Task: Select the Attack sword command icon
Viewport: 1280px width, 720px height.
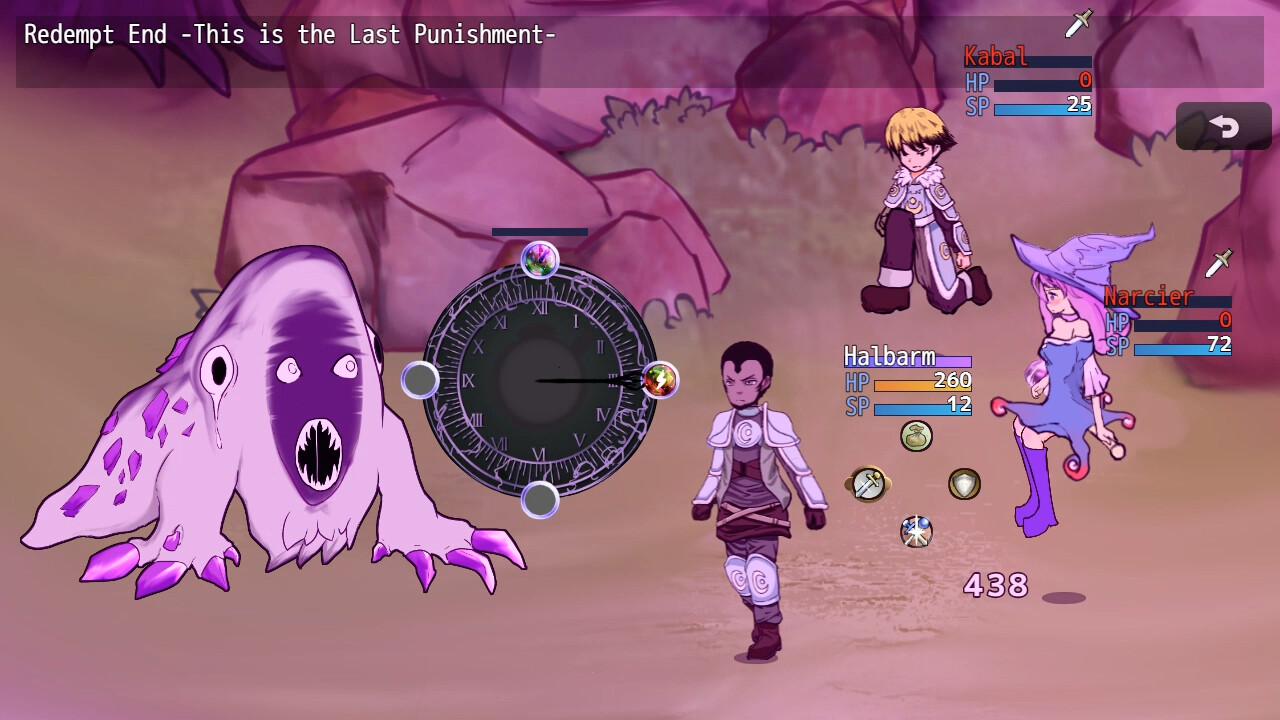Action: 866,484
